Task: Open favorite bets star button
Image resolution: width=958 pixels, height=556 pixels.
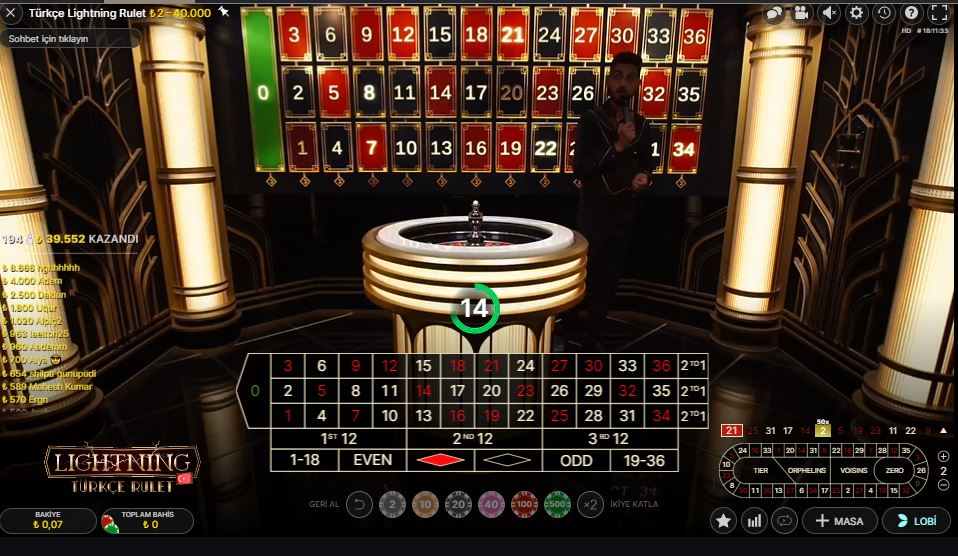Action: [x=723, y=521]
